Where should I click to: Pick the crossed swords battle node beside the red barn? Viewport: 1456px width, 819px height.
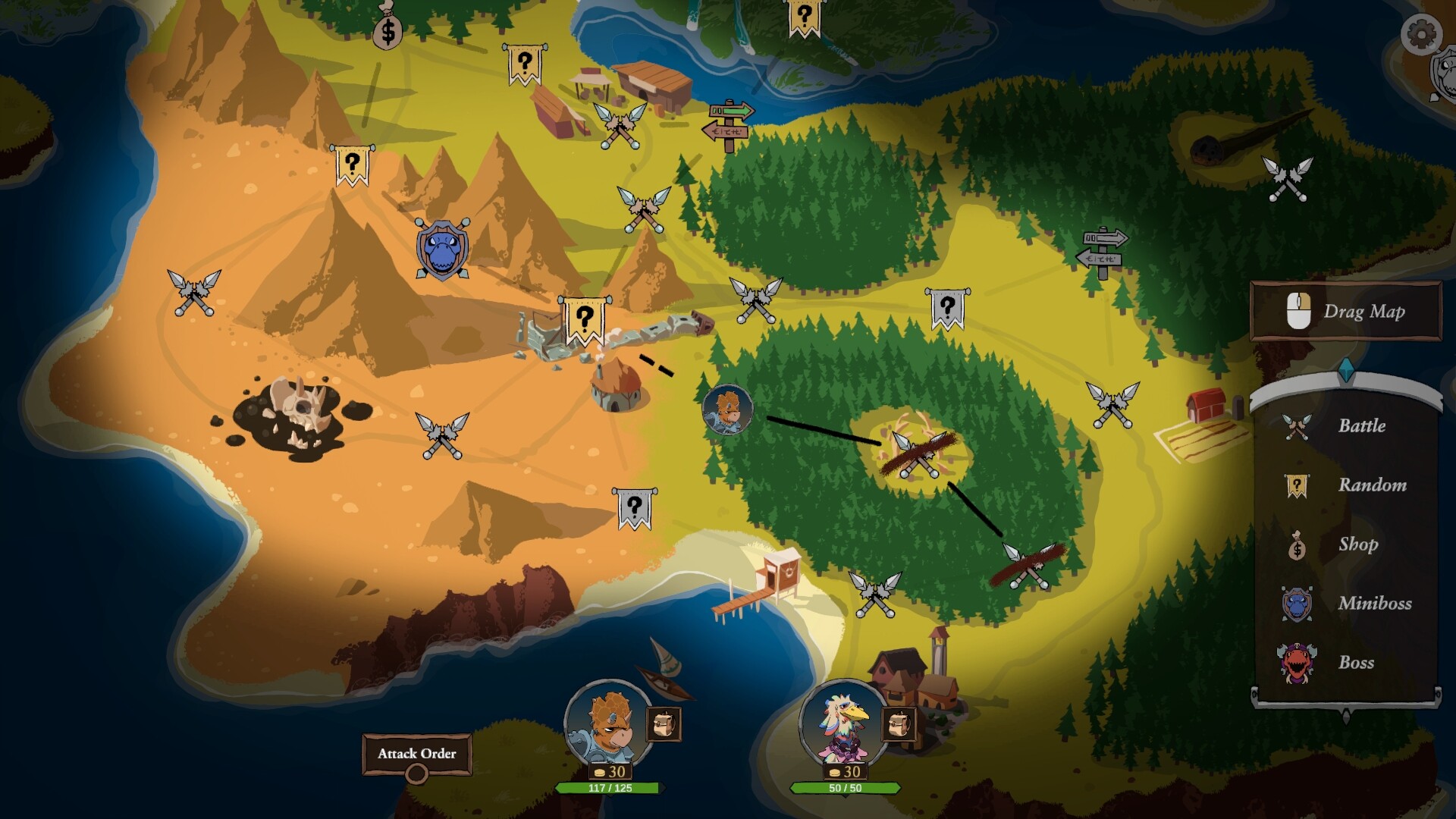1112,404
